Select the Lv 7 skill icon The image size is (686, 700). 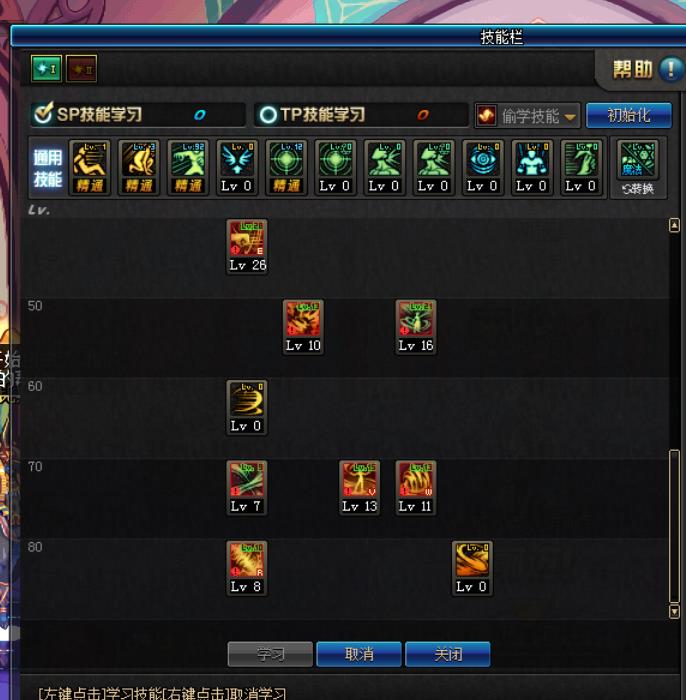pos(247,481)
